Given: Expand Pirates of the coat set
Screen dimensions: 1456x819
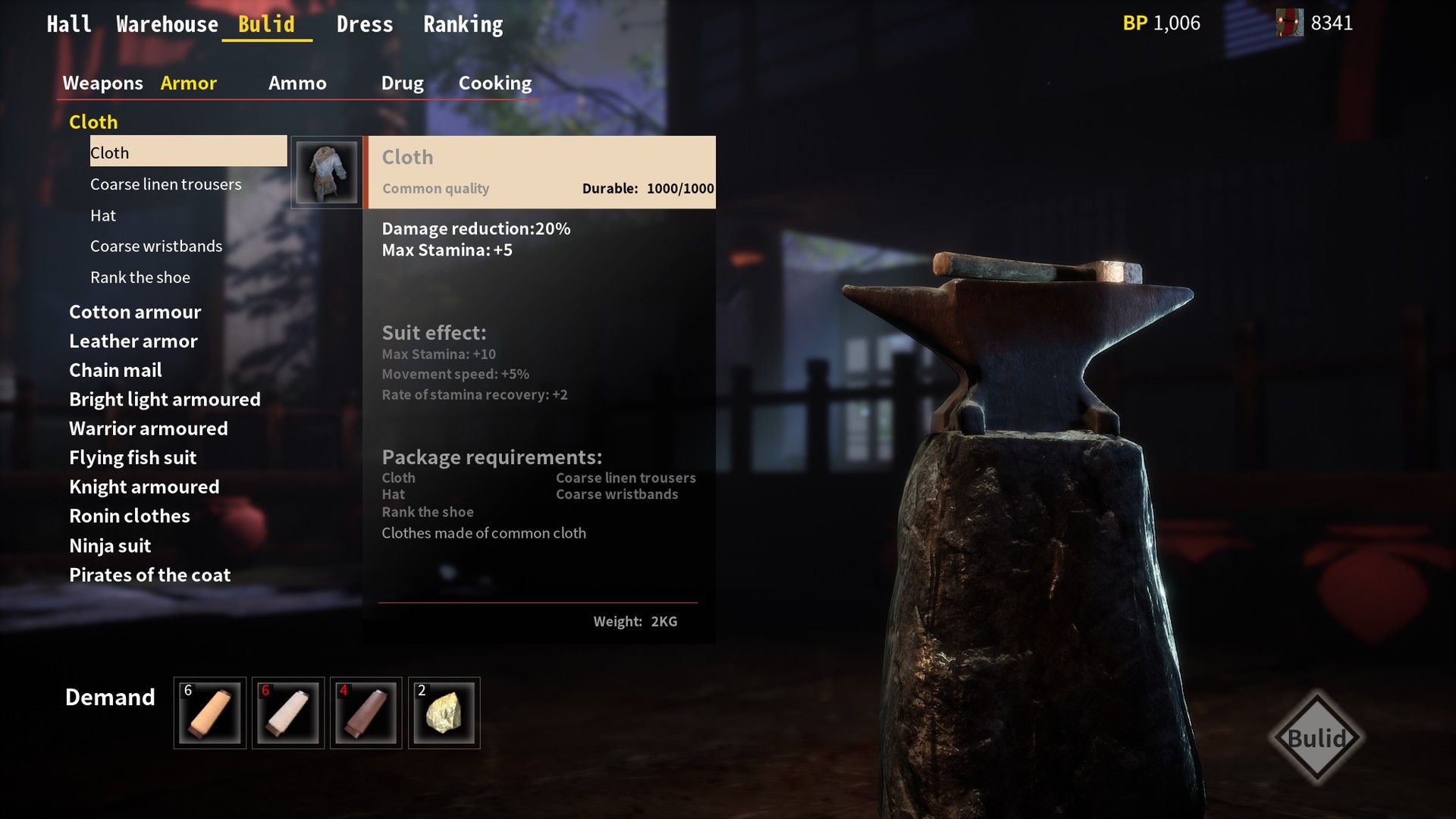Looking at the screenshot, I should tap(149, 575).
